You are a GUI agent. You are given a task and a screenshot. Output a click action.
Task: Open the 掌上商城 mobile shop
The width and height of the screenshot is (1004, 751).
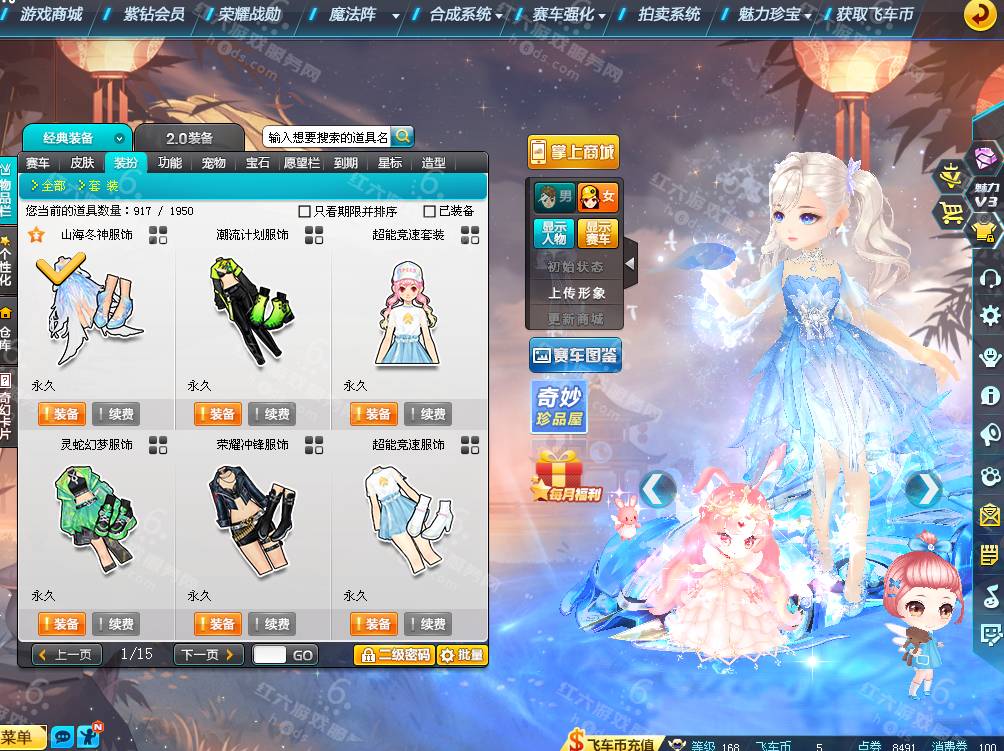tap(573, 152)
